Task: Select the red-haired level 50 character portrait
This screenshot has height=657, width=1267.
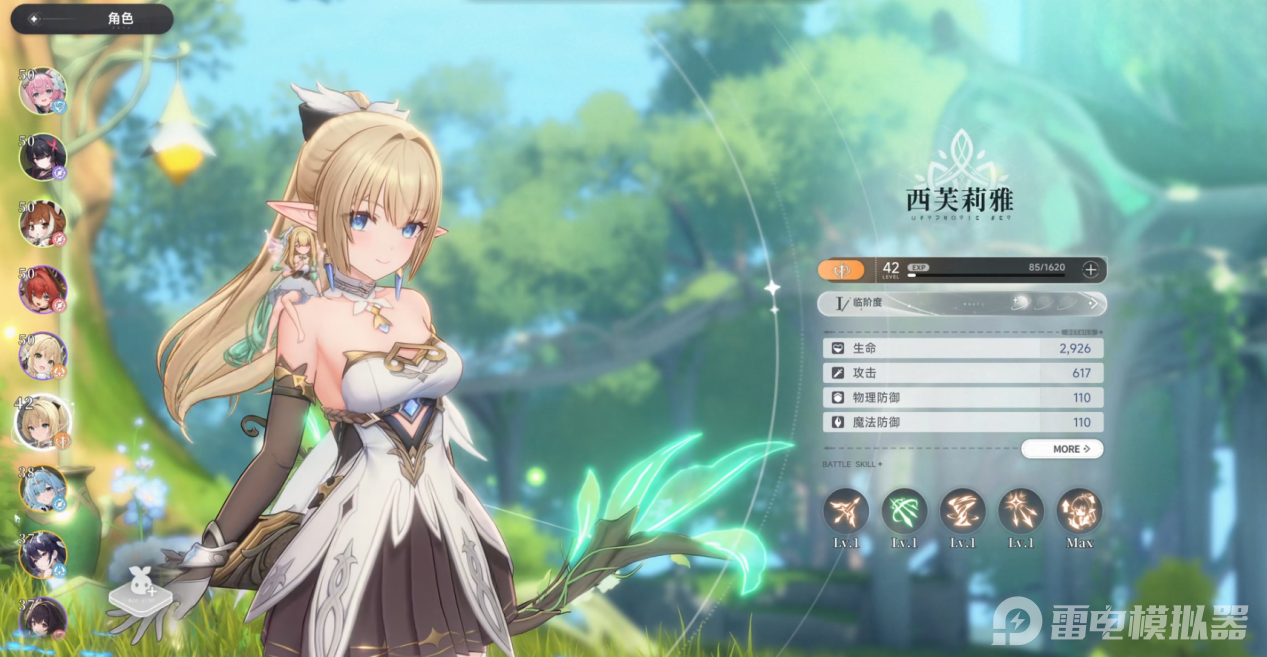Action: click(x=43, y=290)
